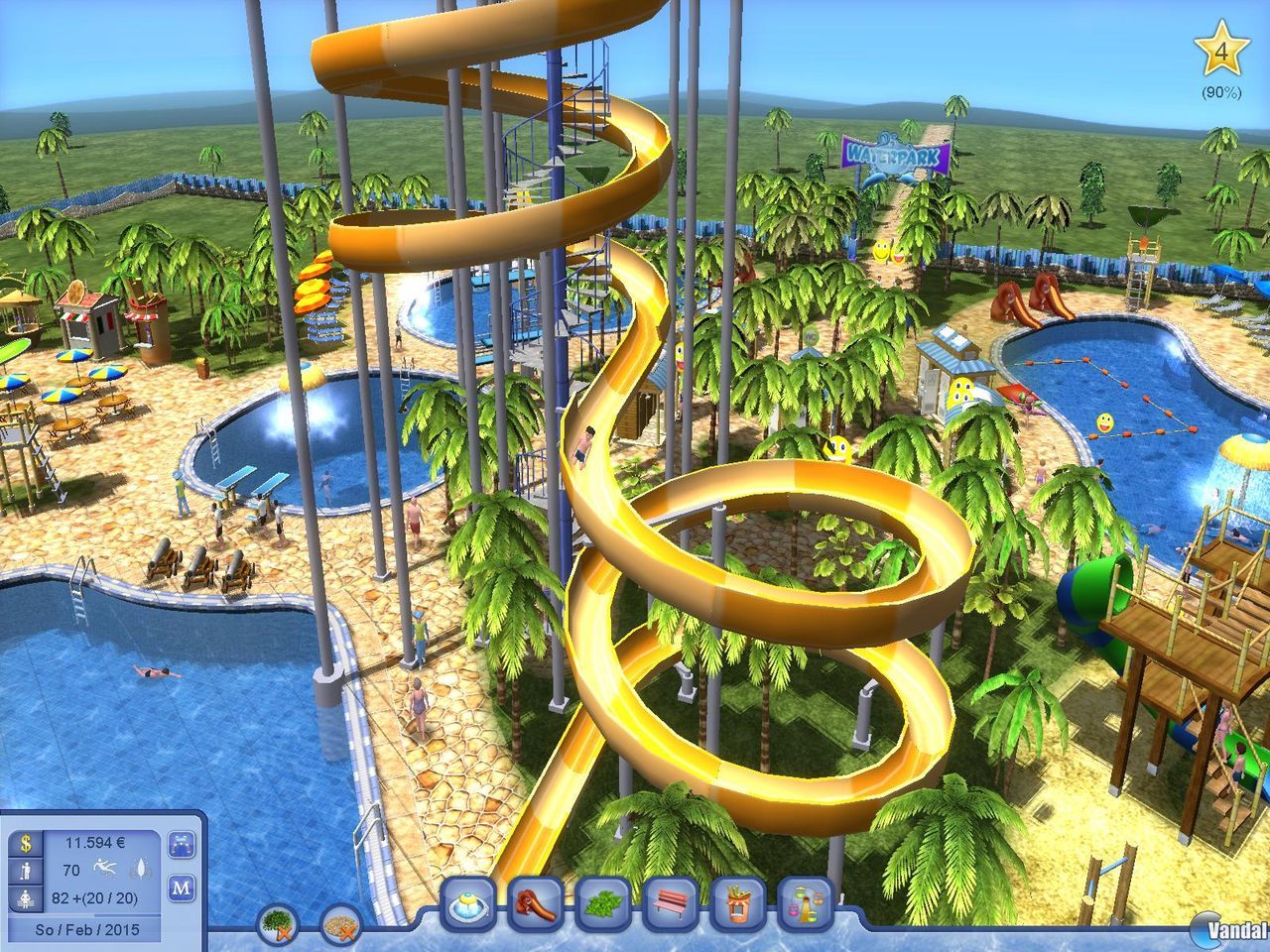Viewport: 1270px width, 952px height.
Task: Toggle the M music button
Action: coord(182,890)
